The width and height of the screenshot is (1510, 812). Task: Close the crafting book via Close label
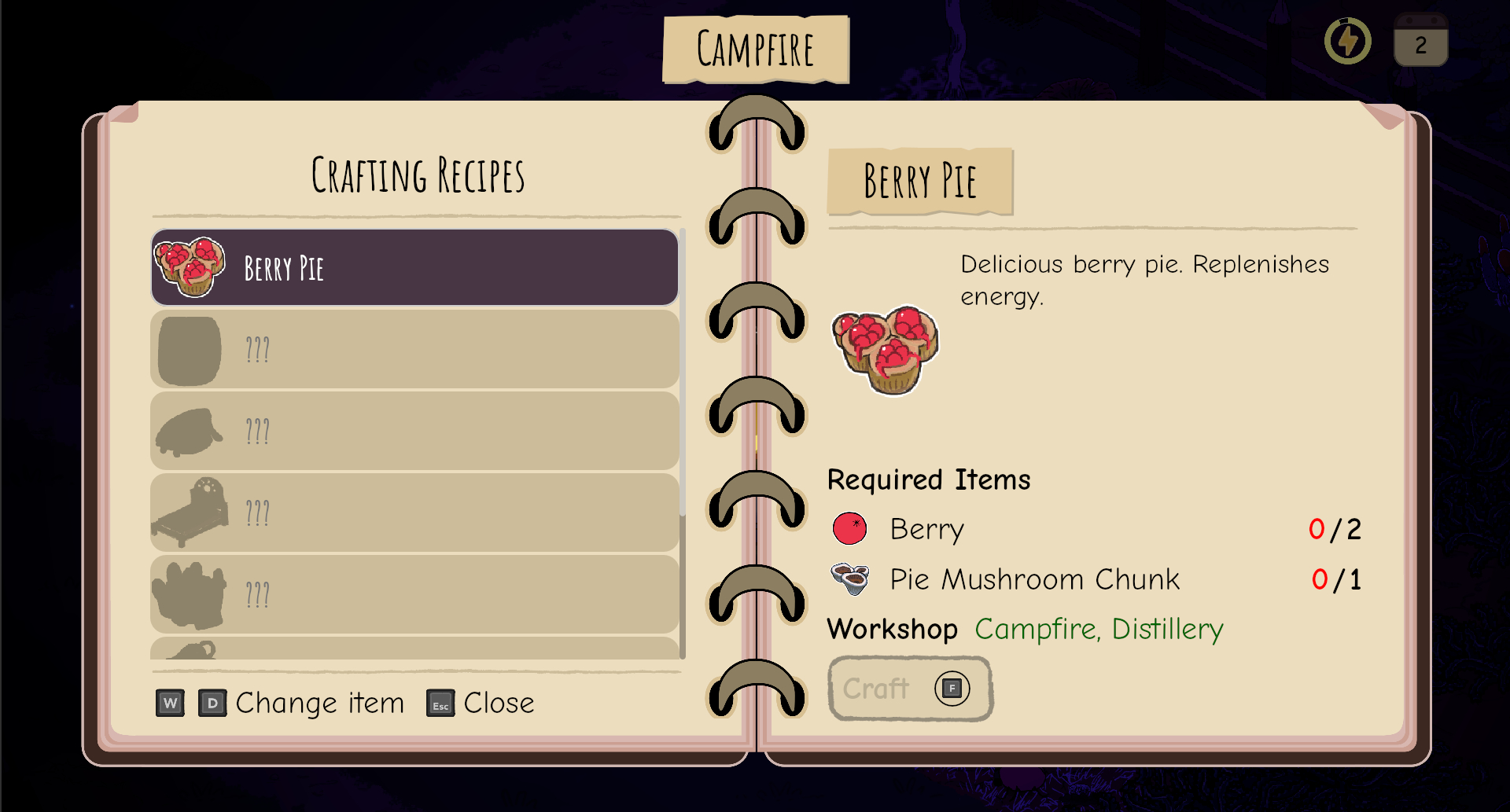(x=498, y=703)
